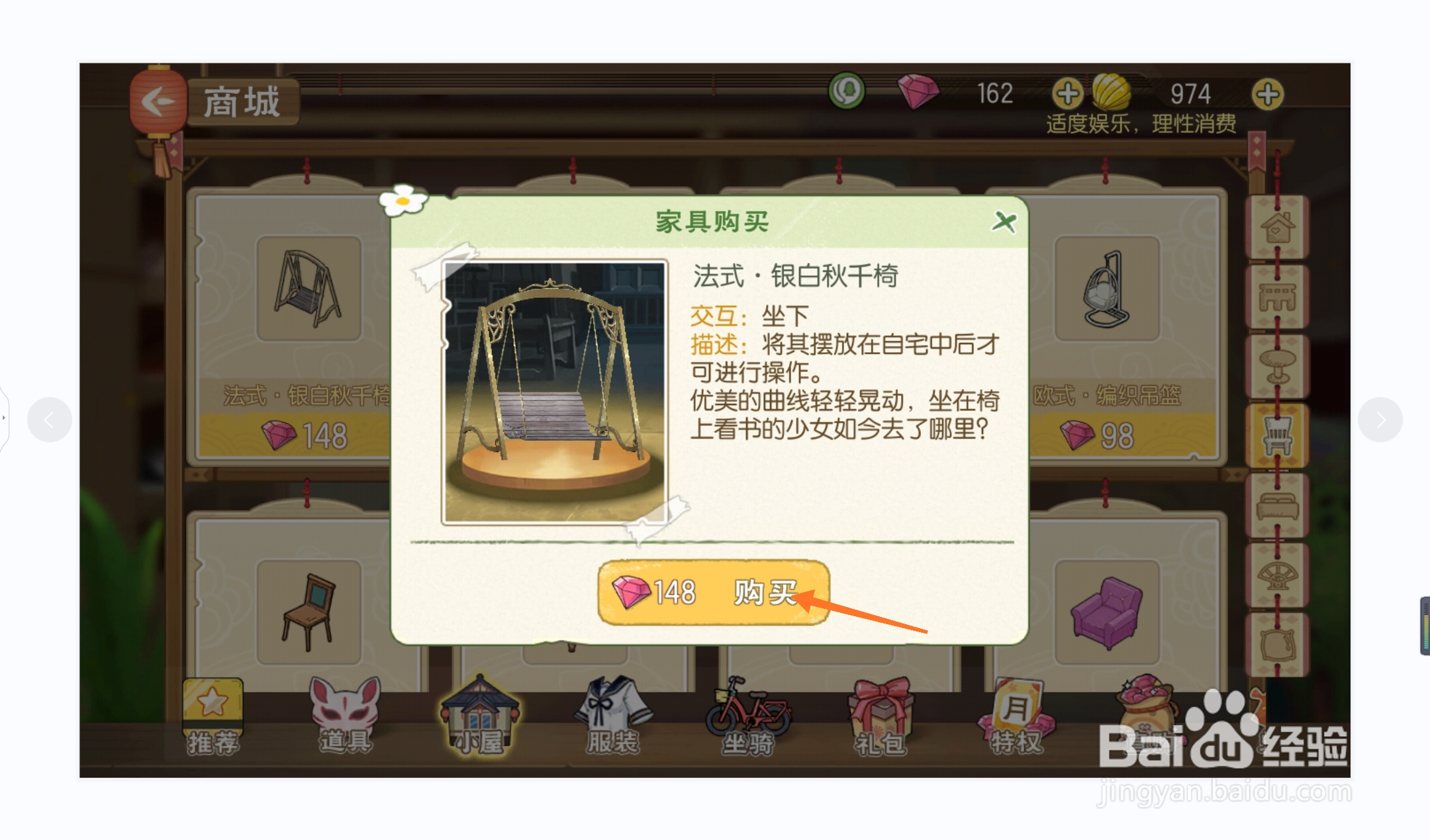1430x840 pixels.
Task: Open the fan decoration category icon
Action: [1278, 573]
